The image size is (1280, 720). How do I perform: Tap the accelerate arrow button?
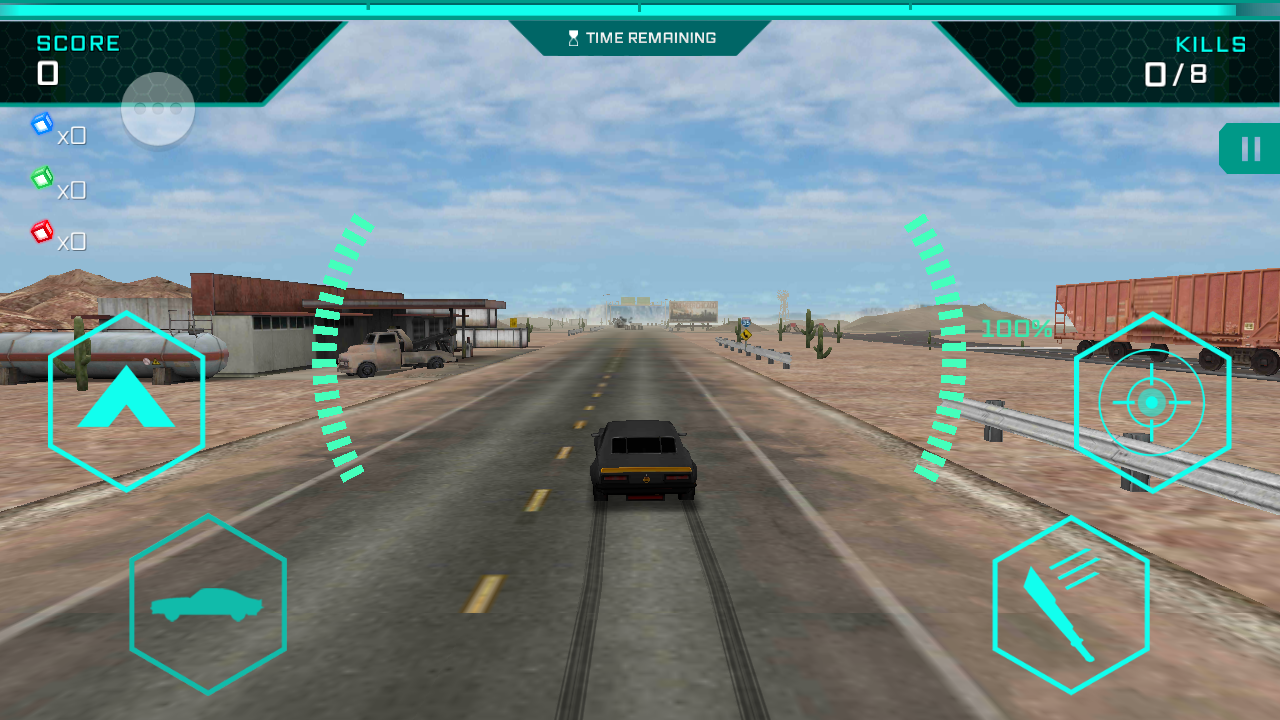125,400
